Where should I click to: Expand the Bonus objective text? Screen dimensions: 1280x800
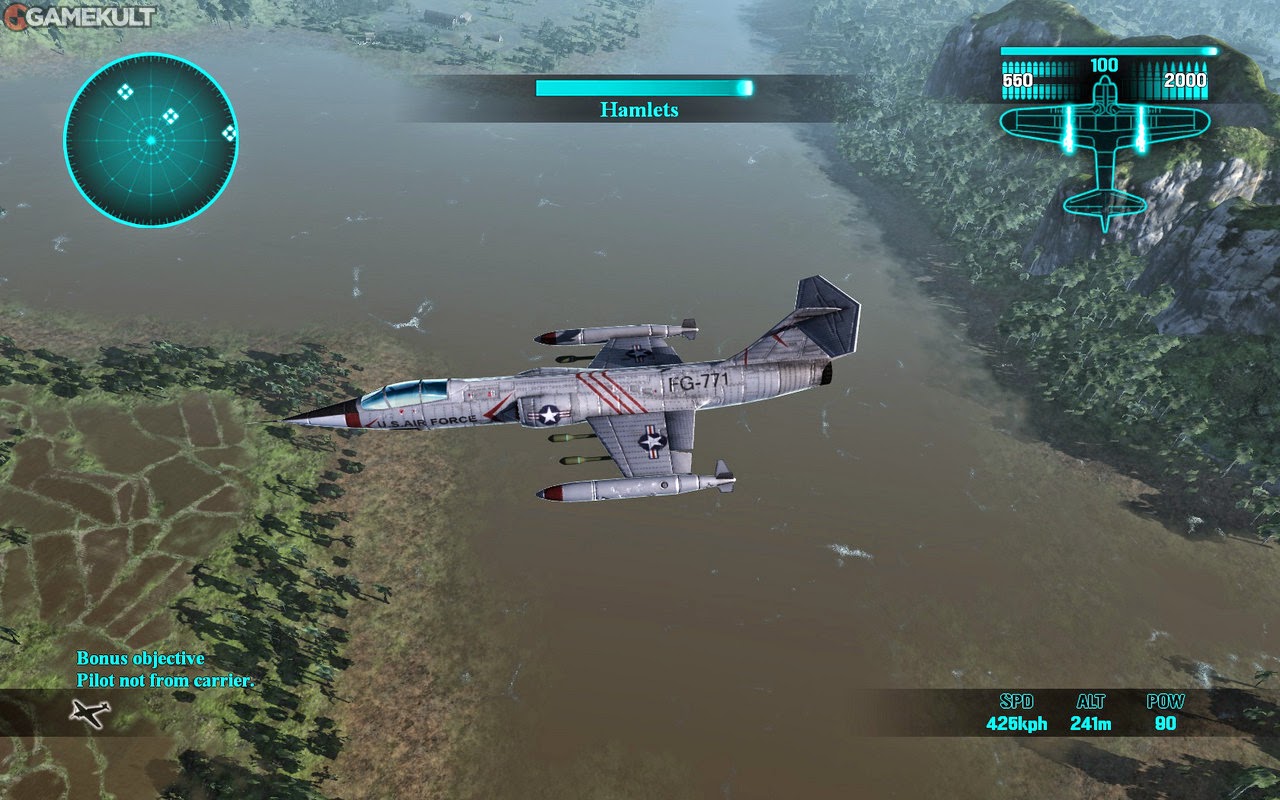coord(140,658)
